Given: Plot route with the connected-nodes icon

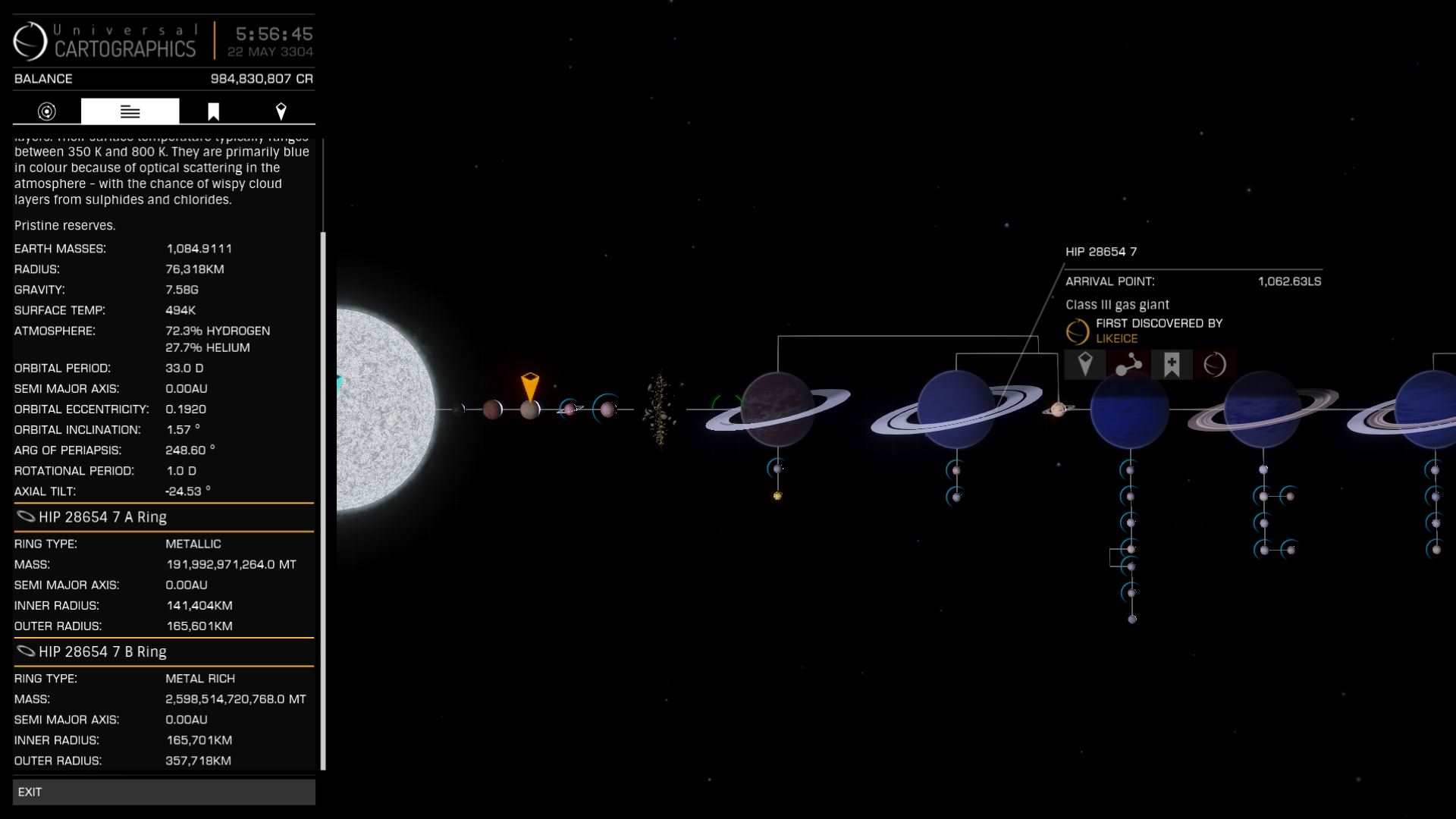Looking at the screenshot, I should tap(1128, 365).
